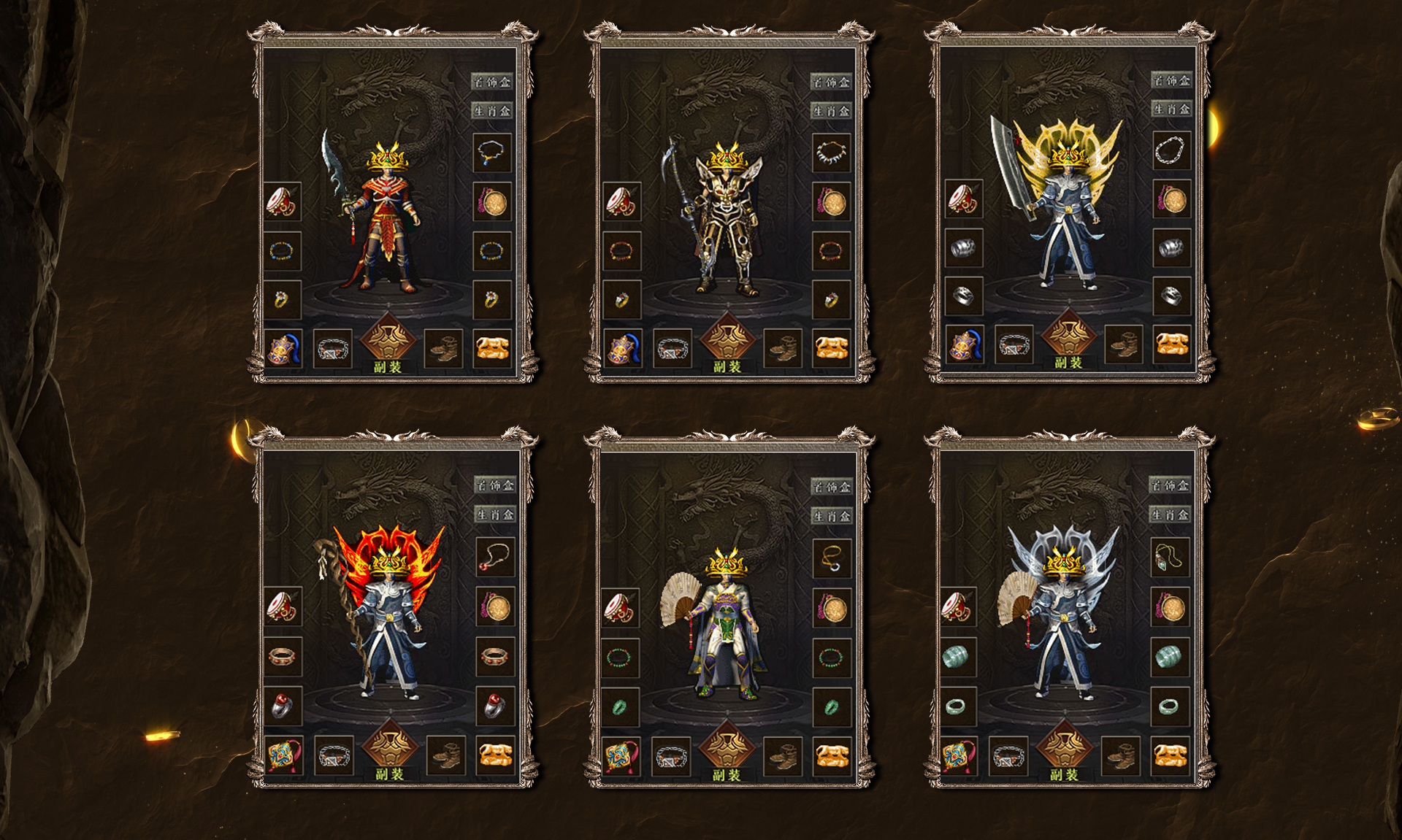Open 生肖盒 in the red-armored warrior panel
The width and height of the screenshot is (1402, 840).
(491, 111)
